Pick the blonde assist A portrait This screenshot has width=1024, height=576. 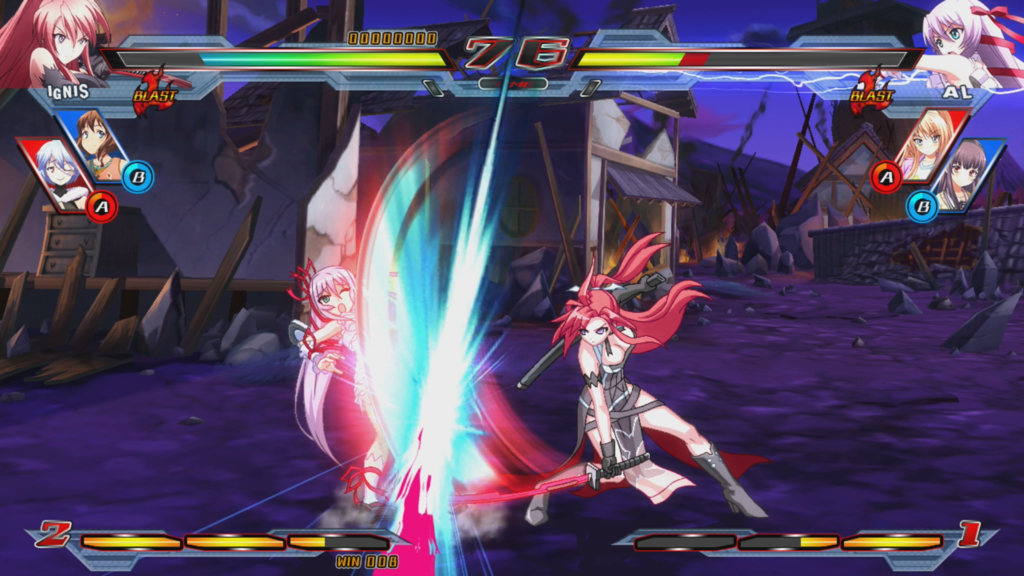click(928, 142)
